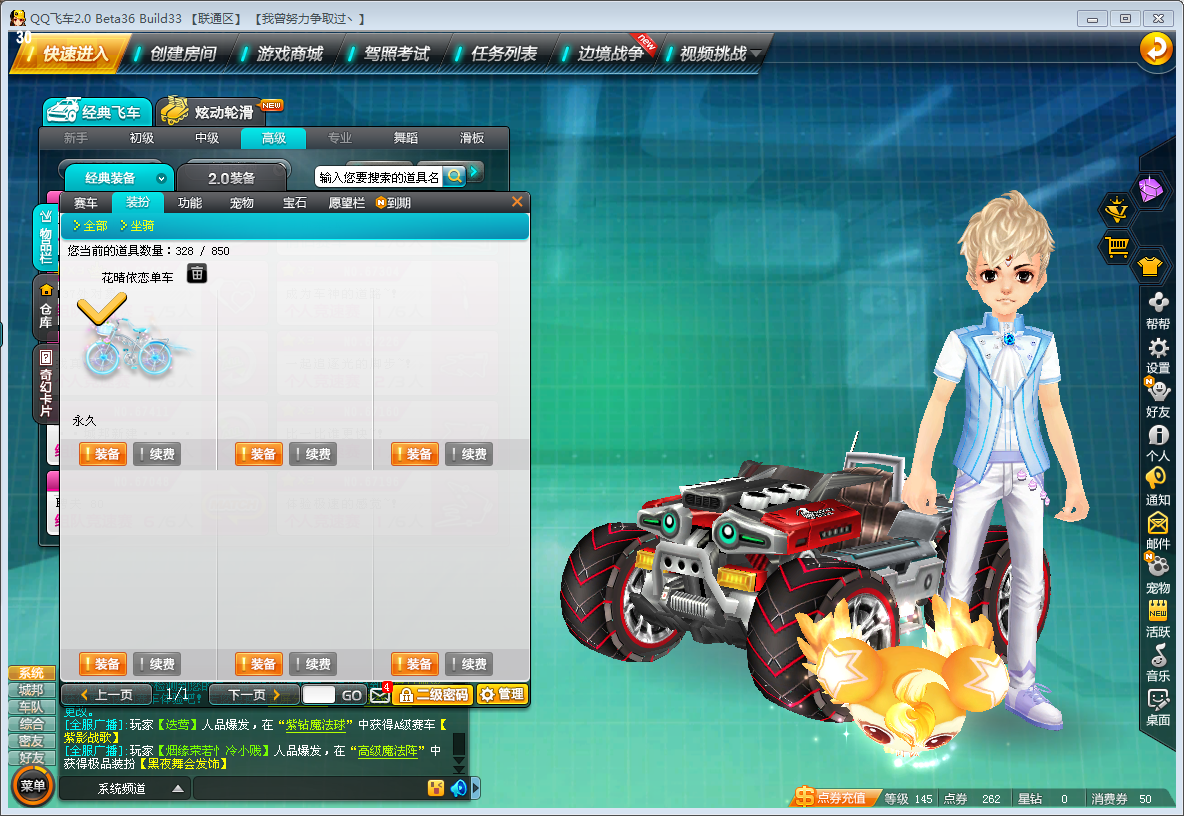Screen dimensions: 1184x816
Task: Open the 游戏商城 game shop
Action: point(289,54)
